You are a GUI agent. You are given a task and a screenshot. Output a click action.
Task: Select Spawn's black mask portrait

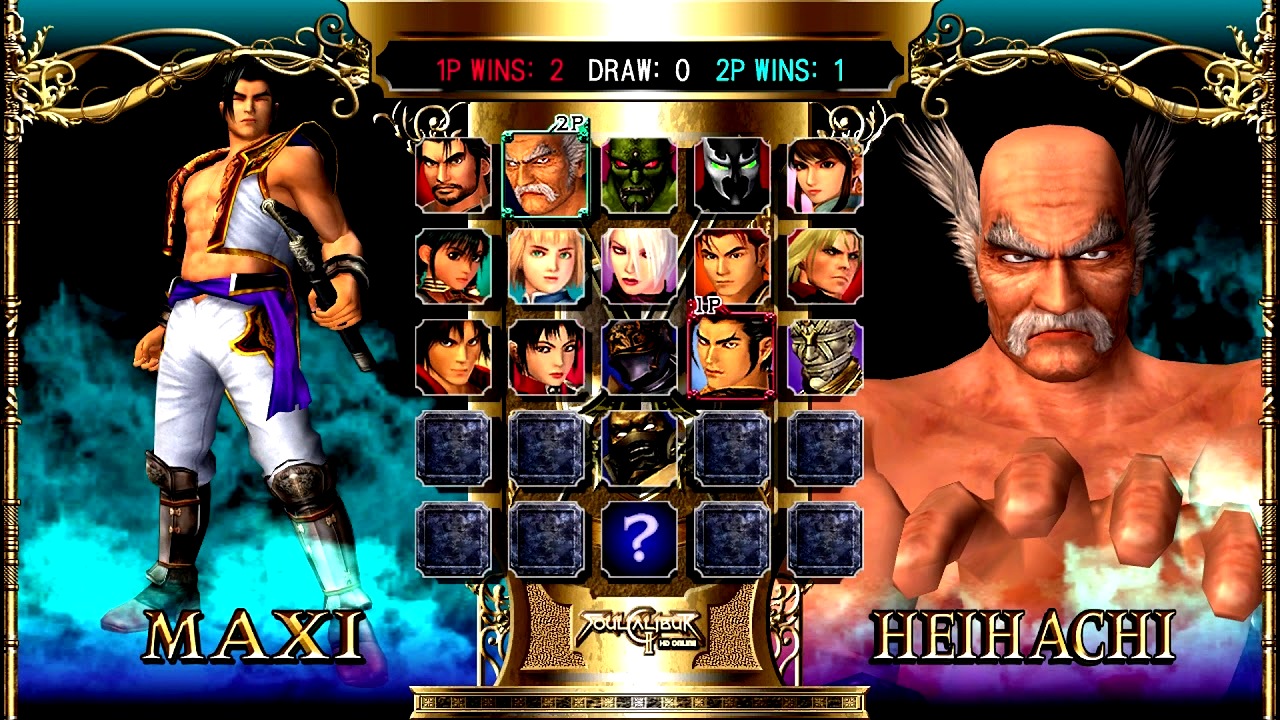pos(732,176)
